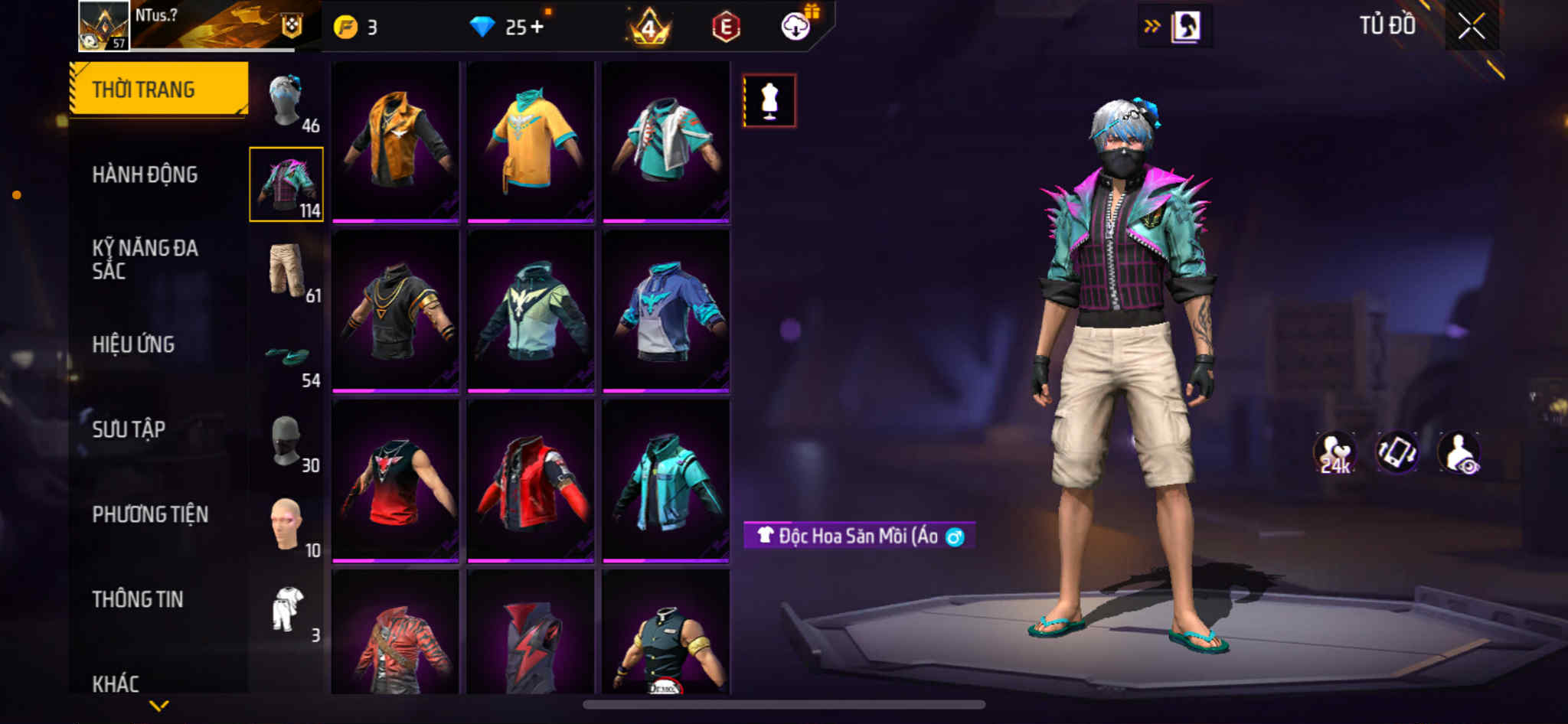Click the mannequin outfit preview icon
The width and height of the screenshot is (1568, 724).
coord(769,101)
